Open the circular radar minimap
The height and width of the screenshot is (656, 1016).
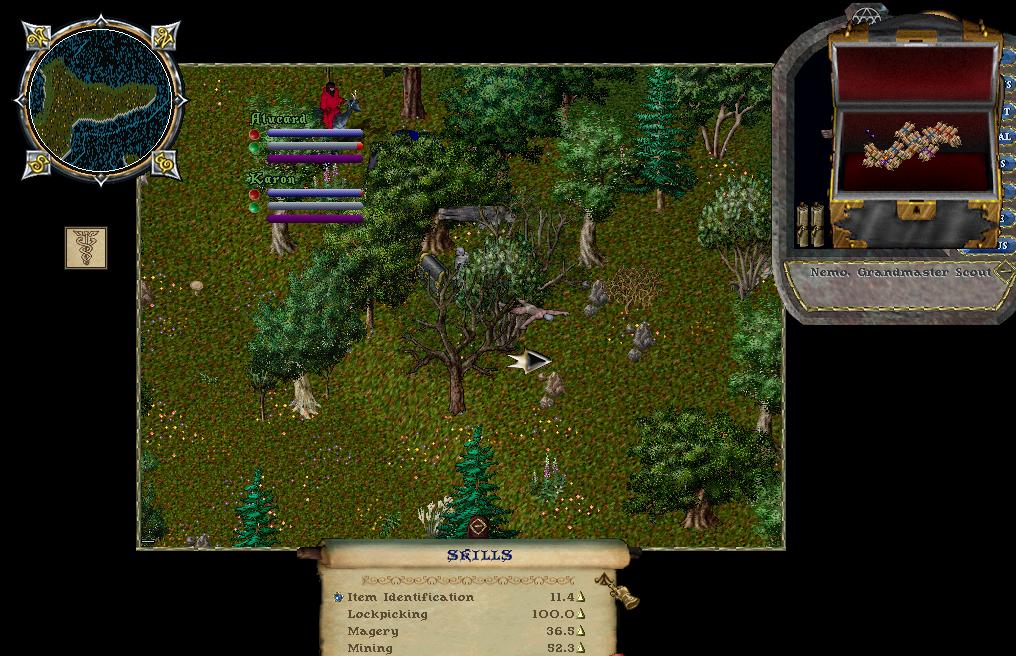click(98, 100)
